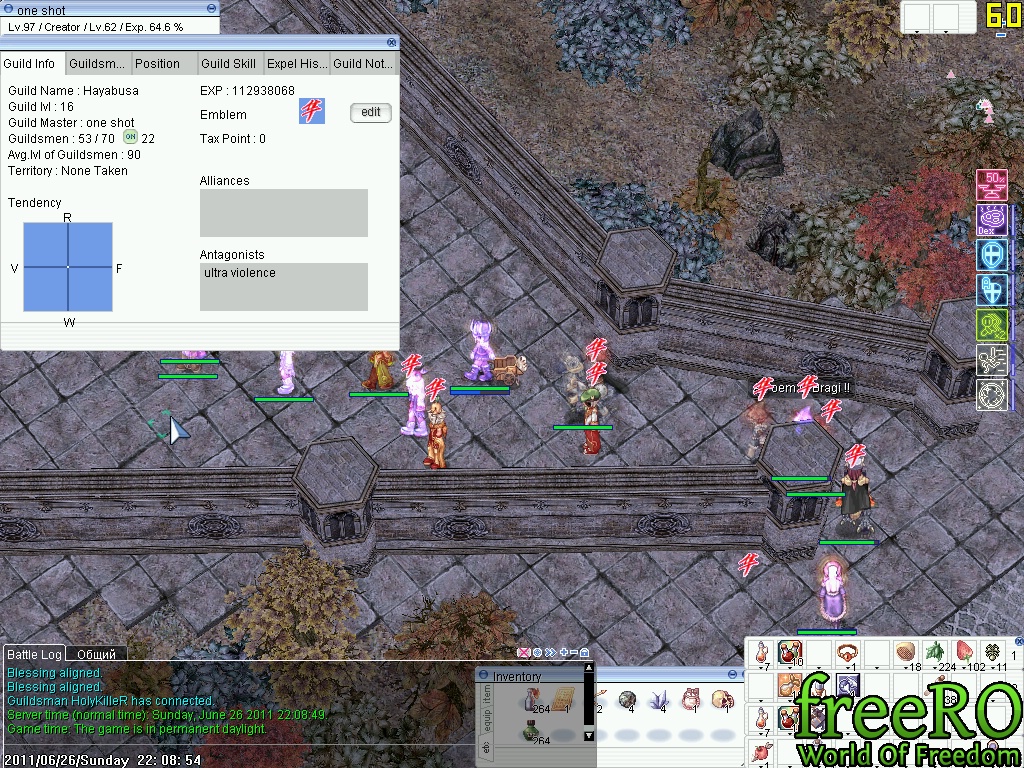Screen dimensions: 1024x768
Task: Select the Guild Info tab
Action: pos(30,64)
